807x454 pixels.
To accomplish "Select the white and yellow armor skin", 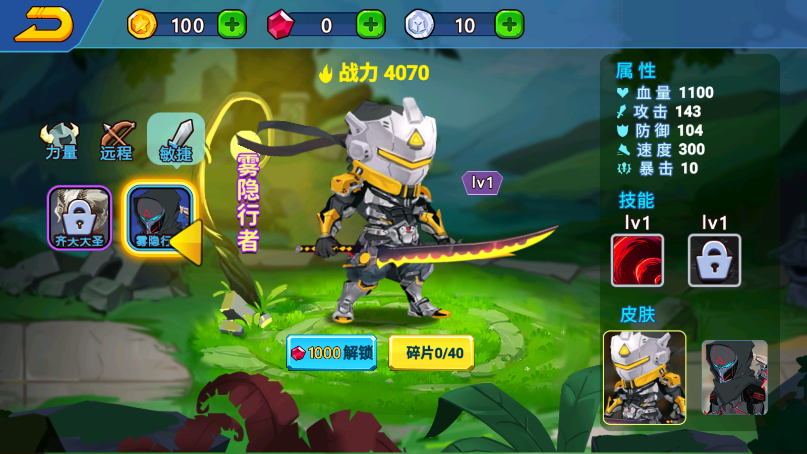I will (x=644, y=376).
